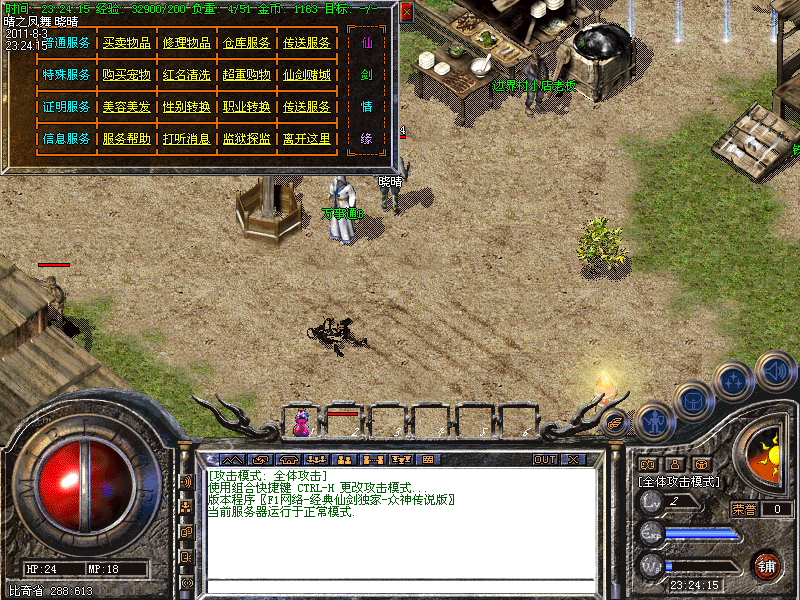Open 服务帮助 help entry
The height and width of the screenshot is (600, 800).
127,139
